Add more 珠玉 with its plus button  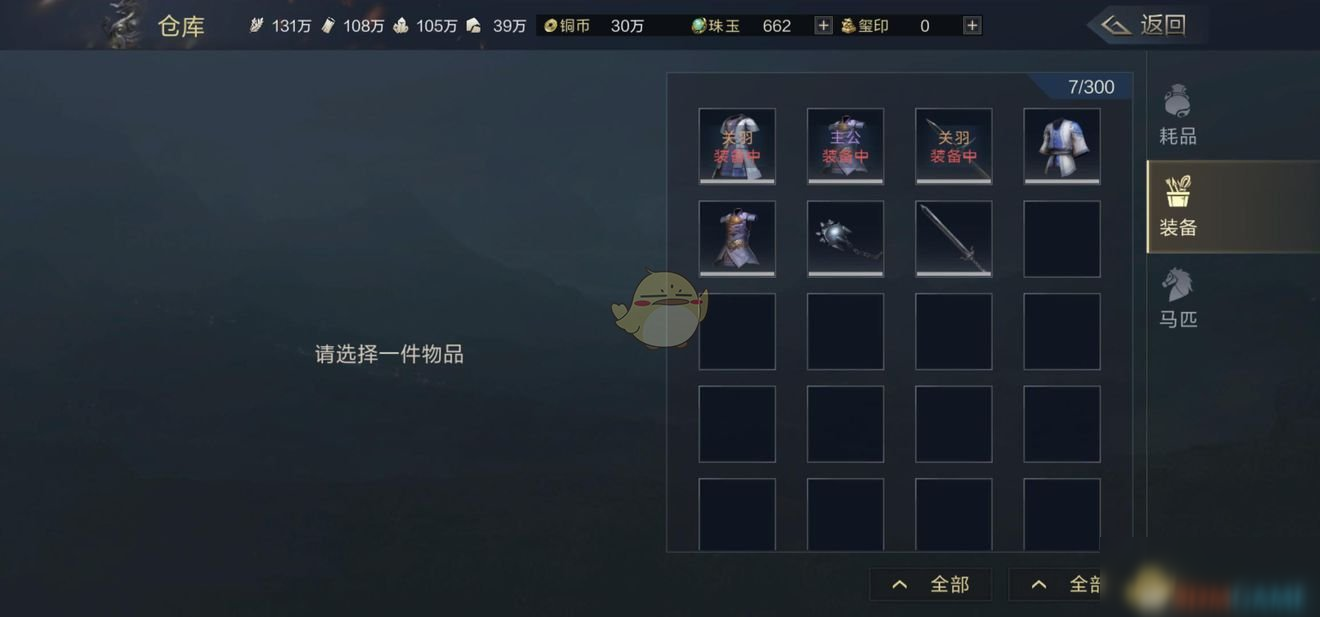(x=823, y=26)
